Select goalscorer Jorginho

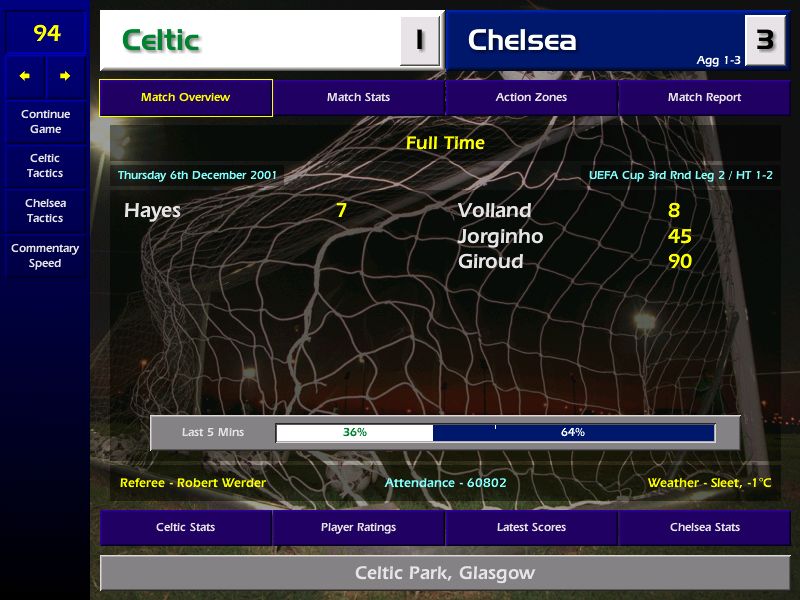pyautogui.click(x=500, y=237)
